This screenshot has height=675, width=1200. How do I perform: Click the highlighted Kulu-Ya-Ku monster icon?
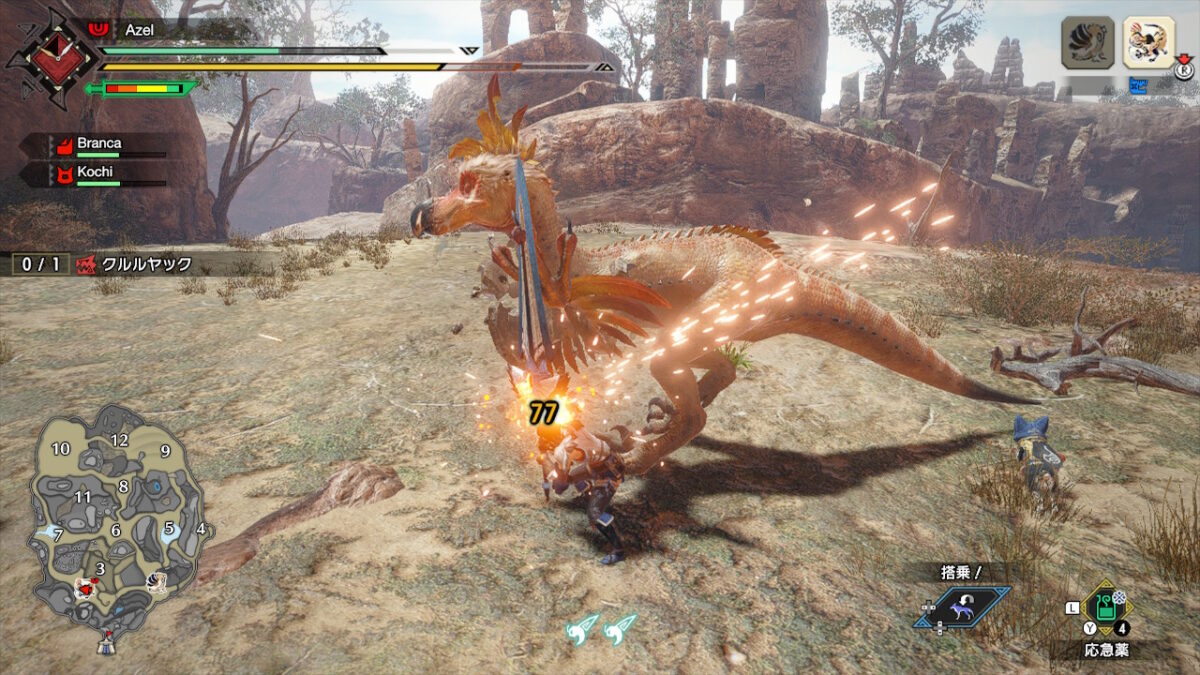[x=1147, y=43]
